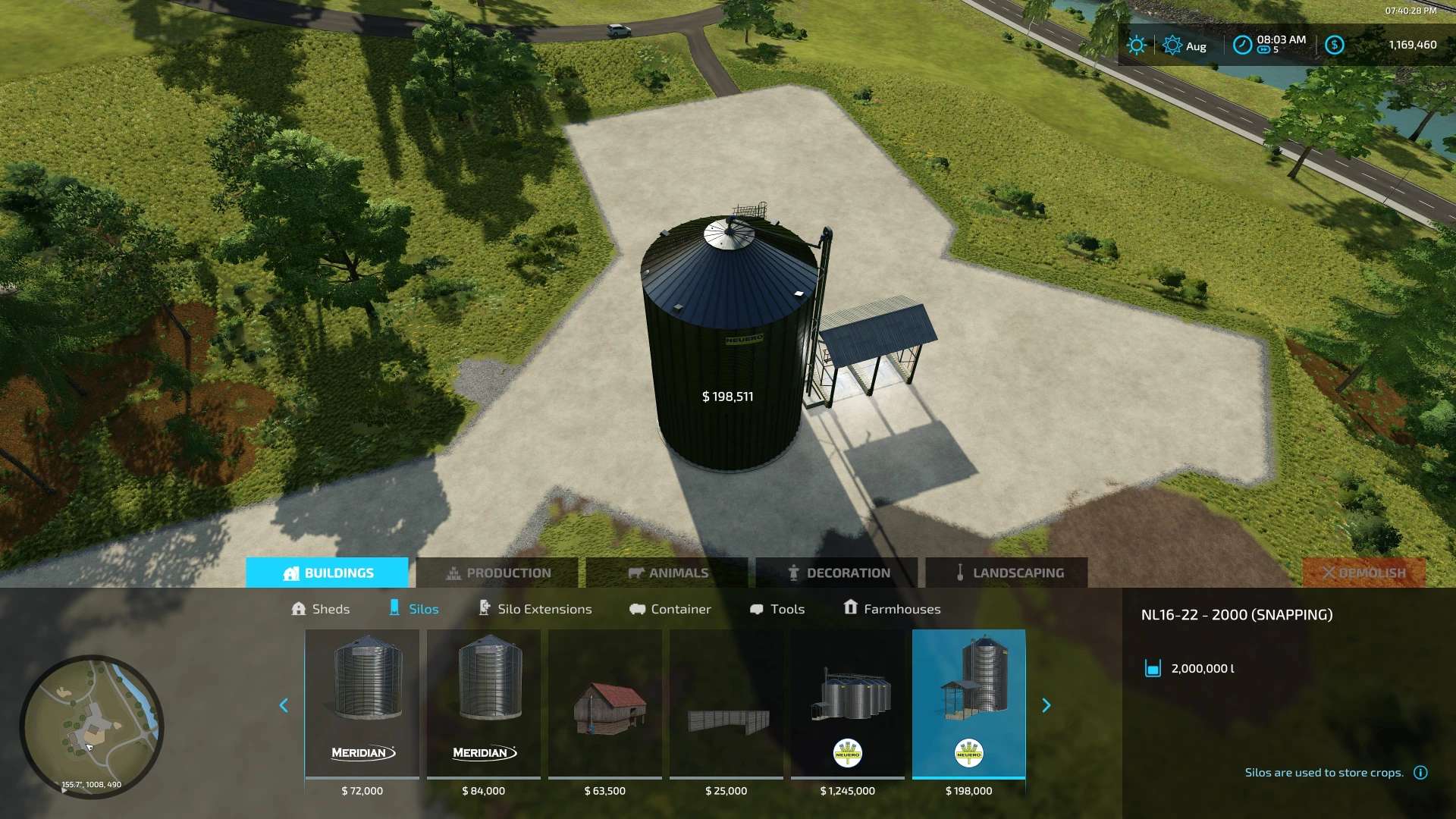Choose the Sheds subcategory
The image size is (1456, 819).
pyautogui.click(x=321, y=609)
